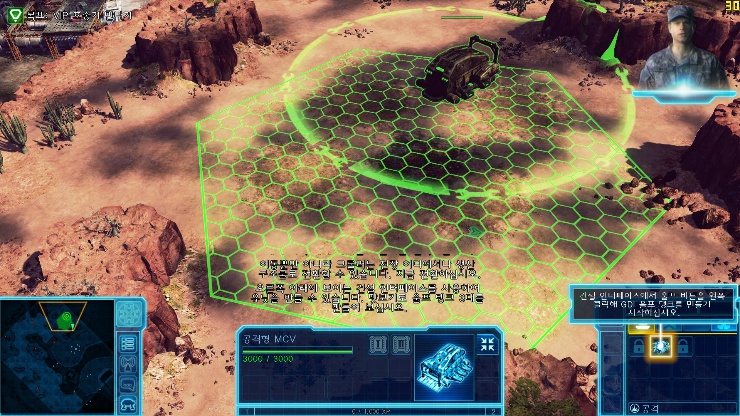Open the chat bubble icon beside minimap

tap(128, 383)
